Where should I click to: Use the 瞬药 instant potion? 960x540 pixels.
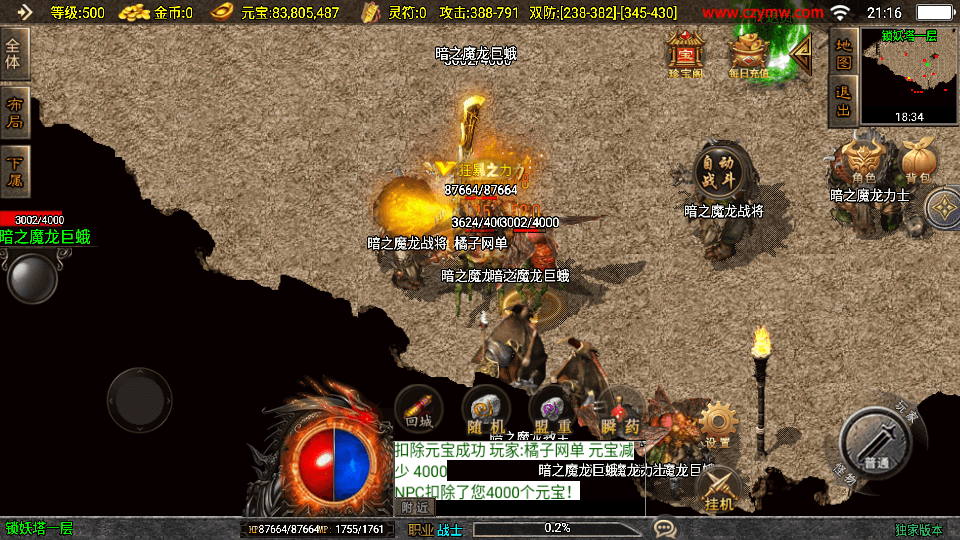click(619, 412)
